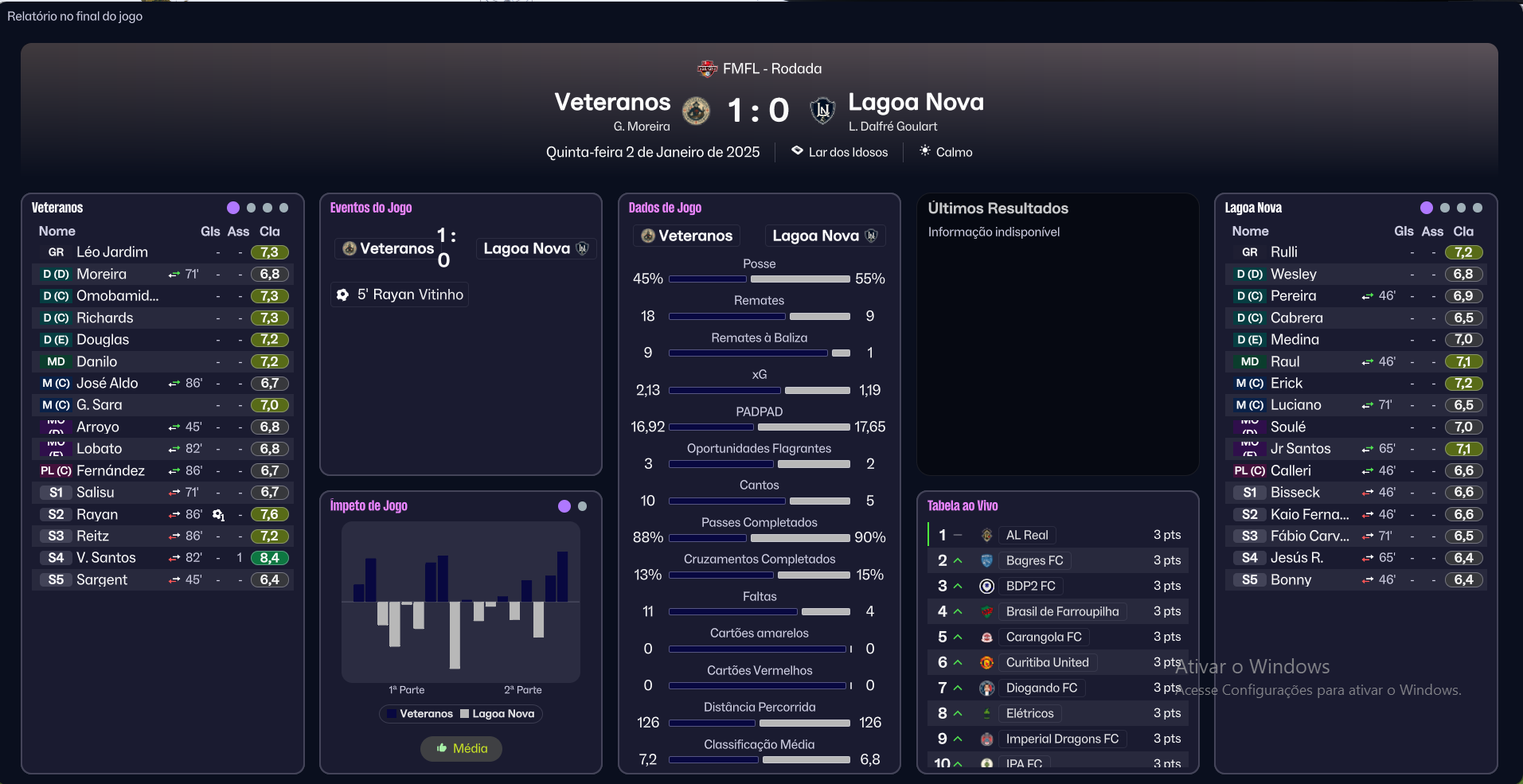Choose Veteranos tab in Dados de Jogo

coord(687,236)
